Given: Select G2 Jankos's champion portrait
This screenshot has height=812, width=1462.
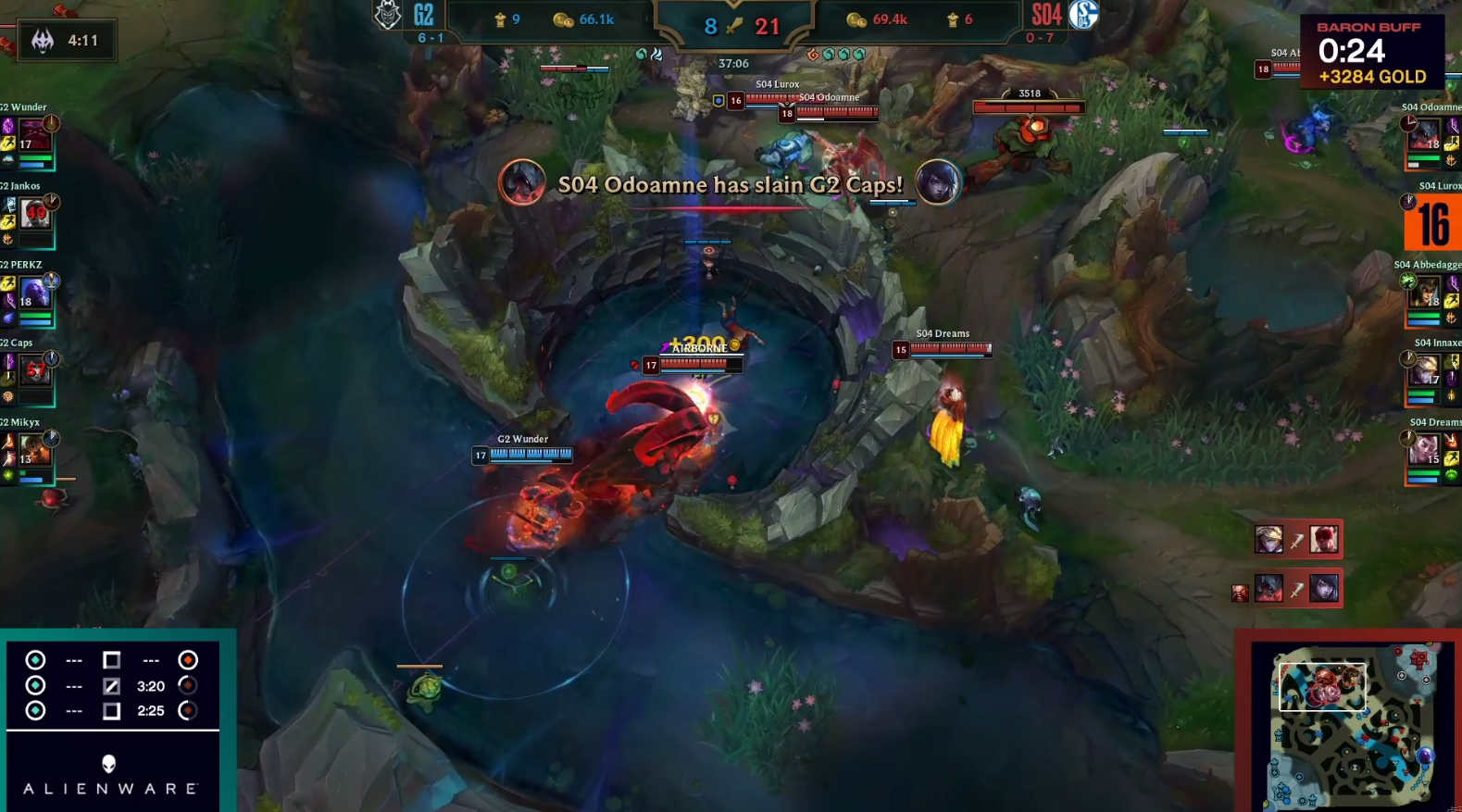Looking at the screenshot, I should (33, 215).
